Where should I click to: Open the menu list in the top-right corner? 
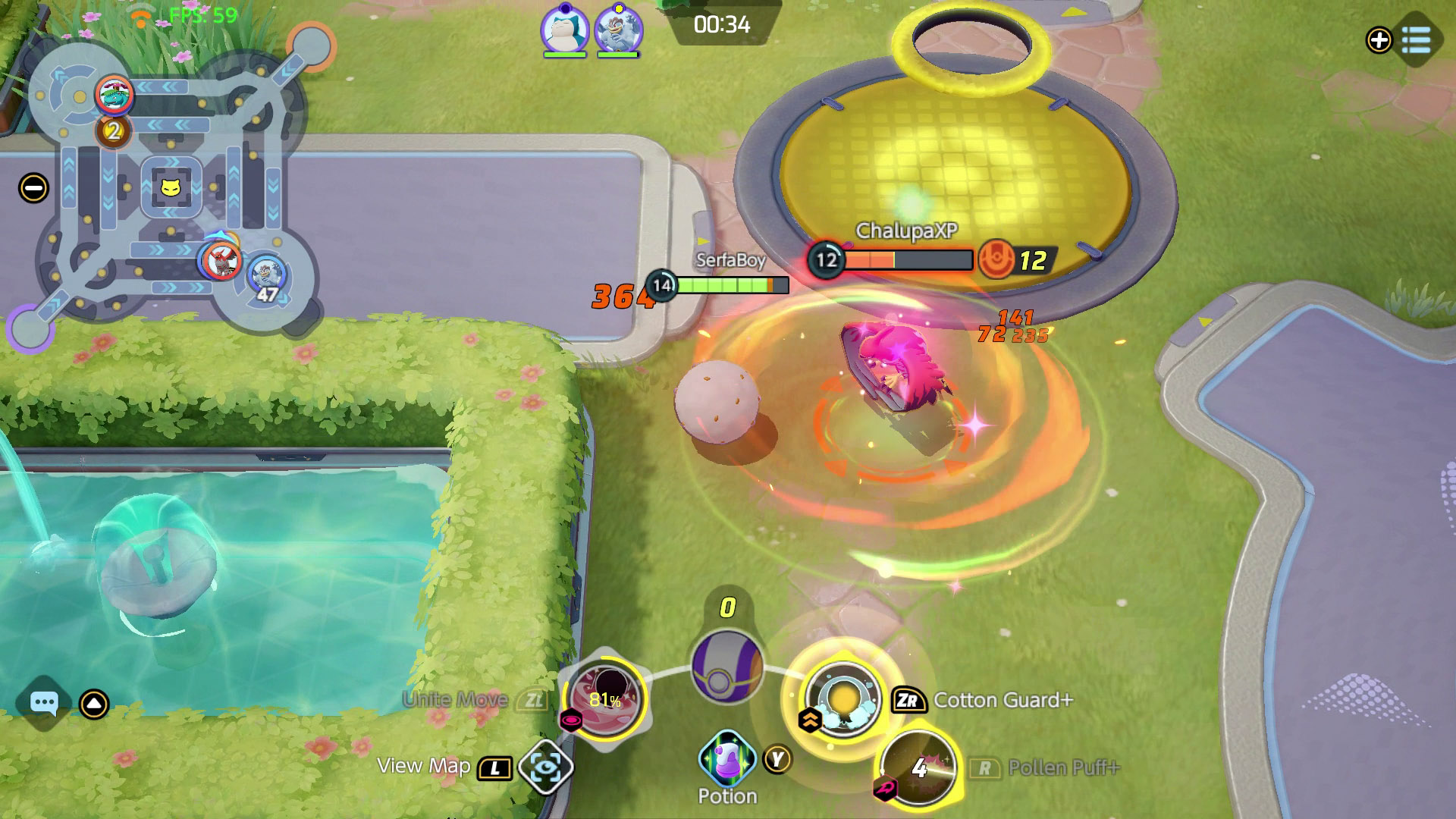tap(1416, 39)
